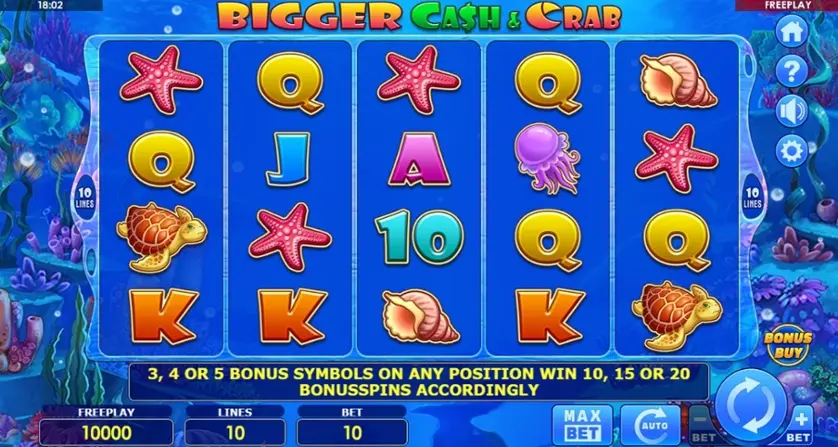Set the maximum bet with MAX BET
Screen dimensions: 838x447
pyautogui.click(x=574, y=422)
